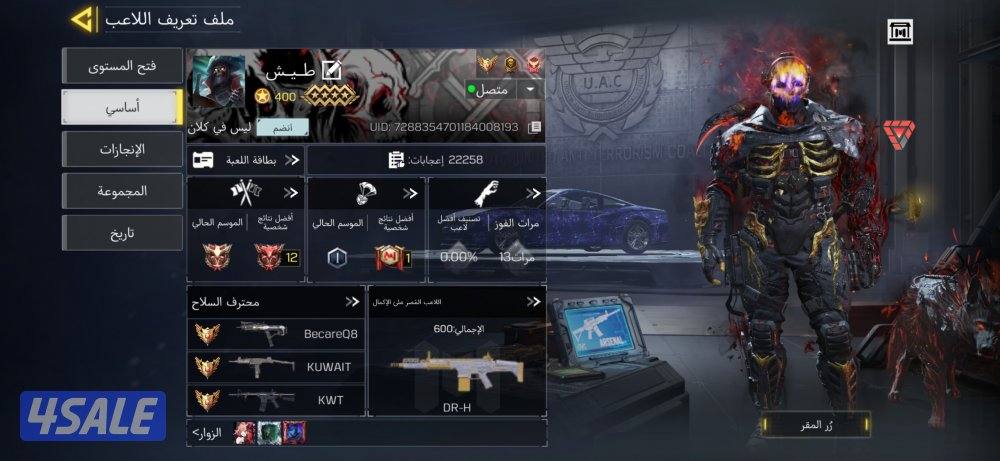Click the player avatar portrait

tap(215, 83)
